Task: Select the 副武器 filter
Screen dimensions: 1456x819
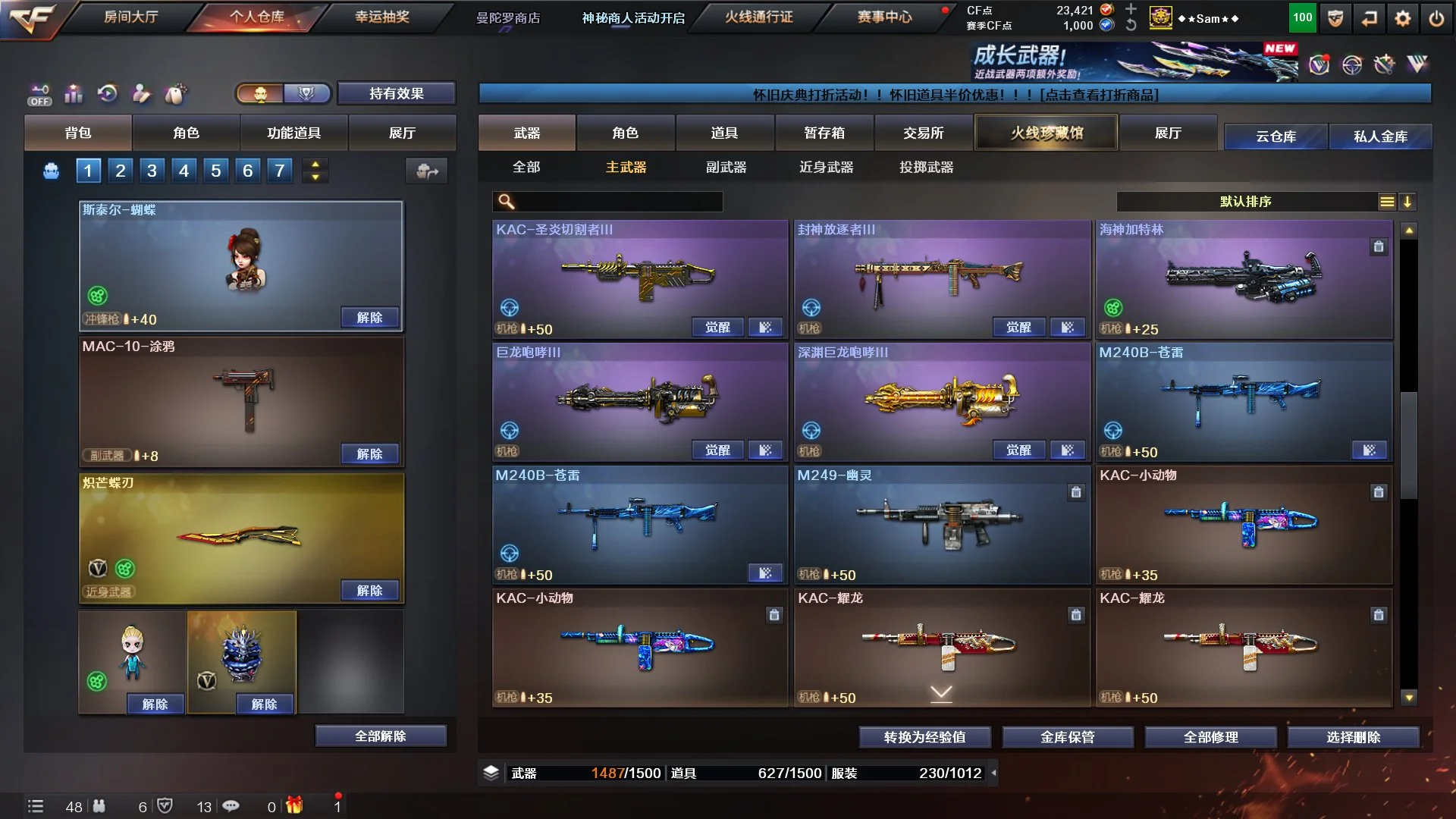Action: coord(726,167)
